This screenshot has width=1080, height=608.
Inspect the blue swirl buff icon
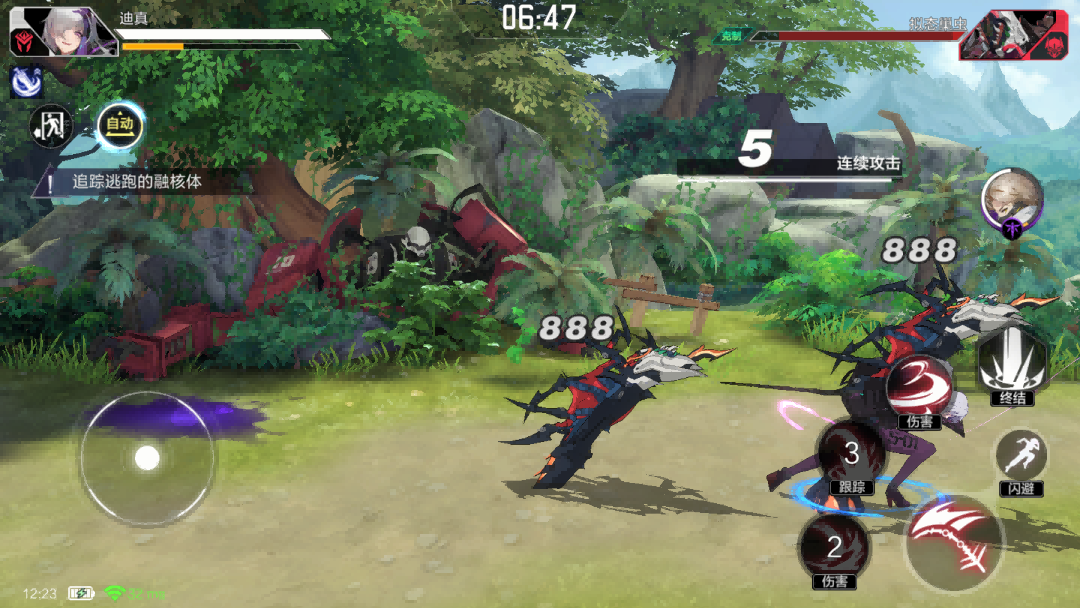27,83
